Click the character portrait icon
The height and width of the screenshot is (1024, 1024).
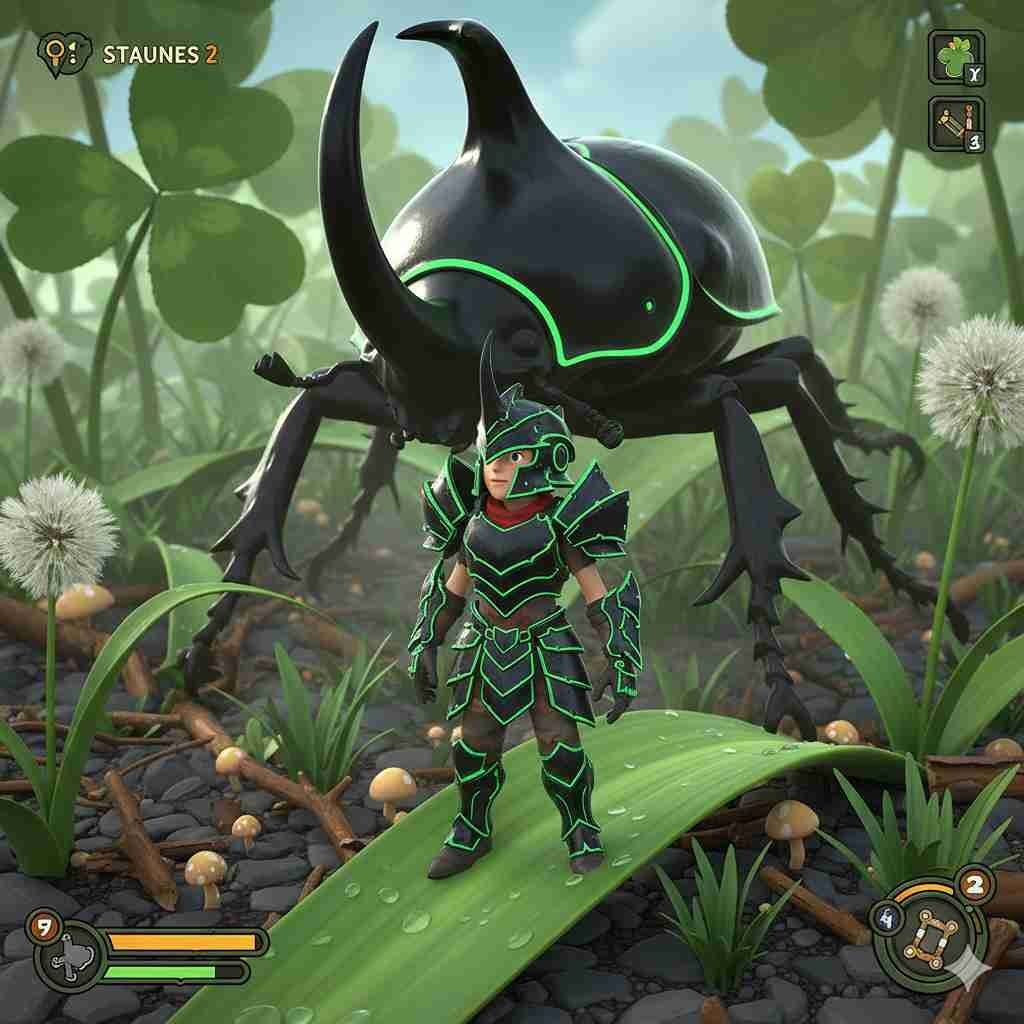[68, 955]
